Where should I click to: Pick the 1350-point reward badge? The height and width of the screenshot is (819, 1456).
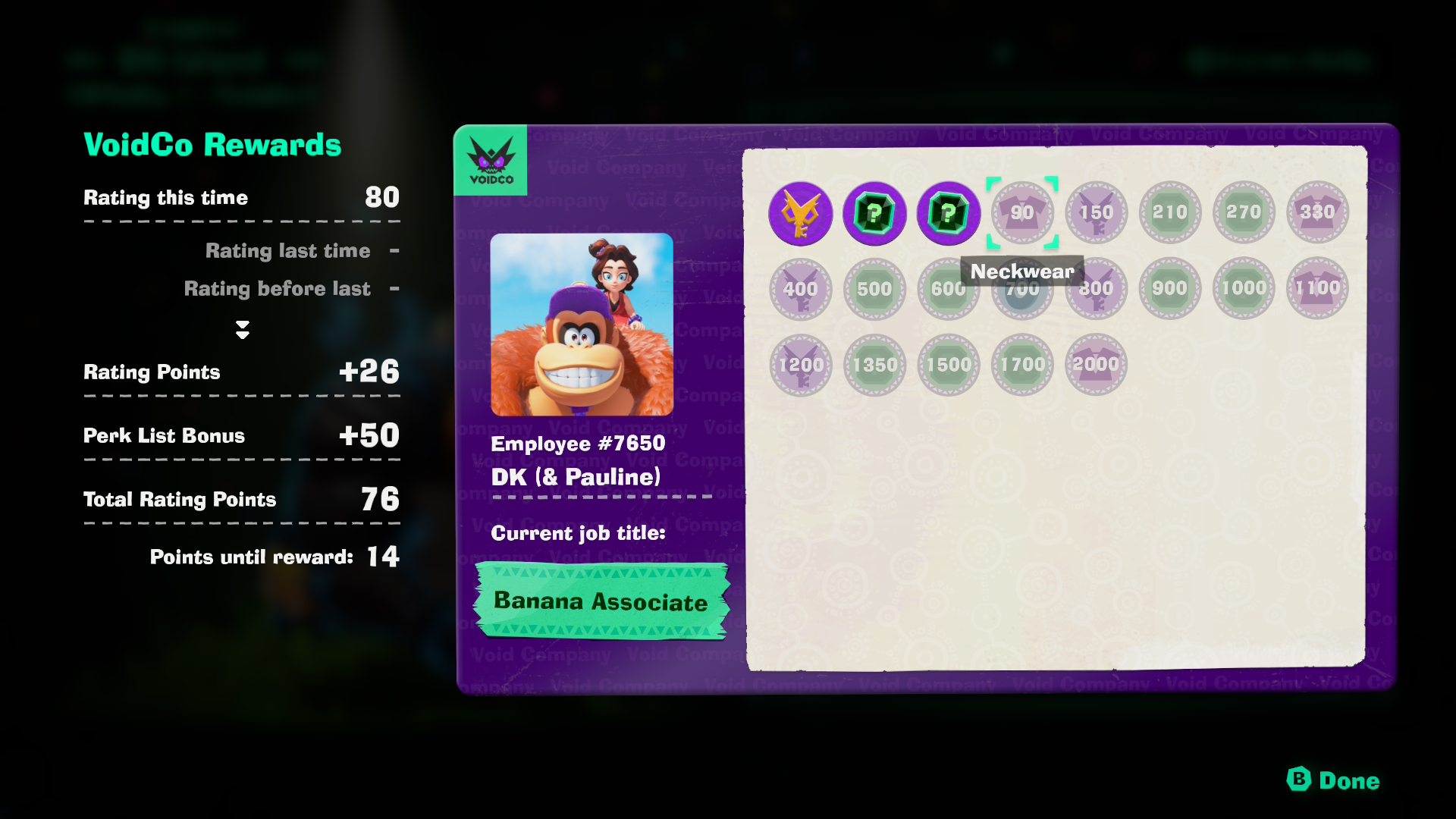[x=874, y=365]
